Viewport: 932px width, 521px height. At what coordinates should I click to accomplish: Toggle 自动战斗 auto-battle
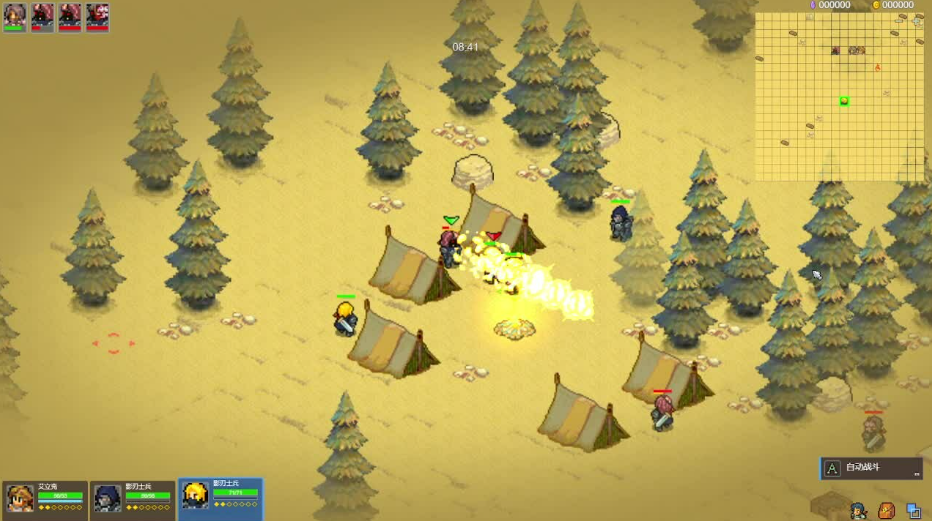pyautogui.click(x=870, y=468)
